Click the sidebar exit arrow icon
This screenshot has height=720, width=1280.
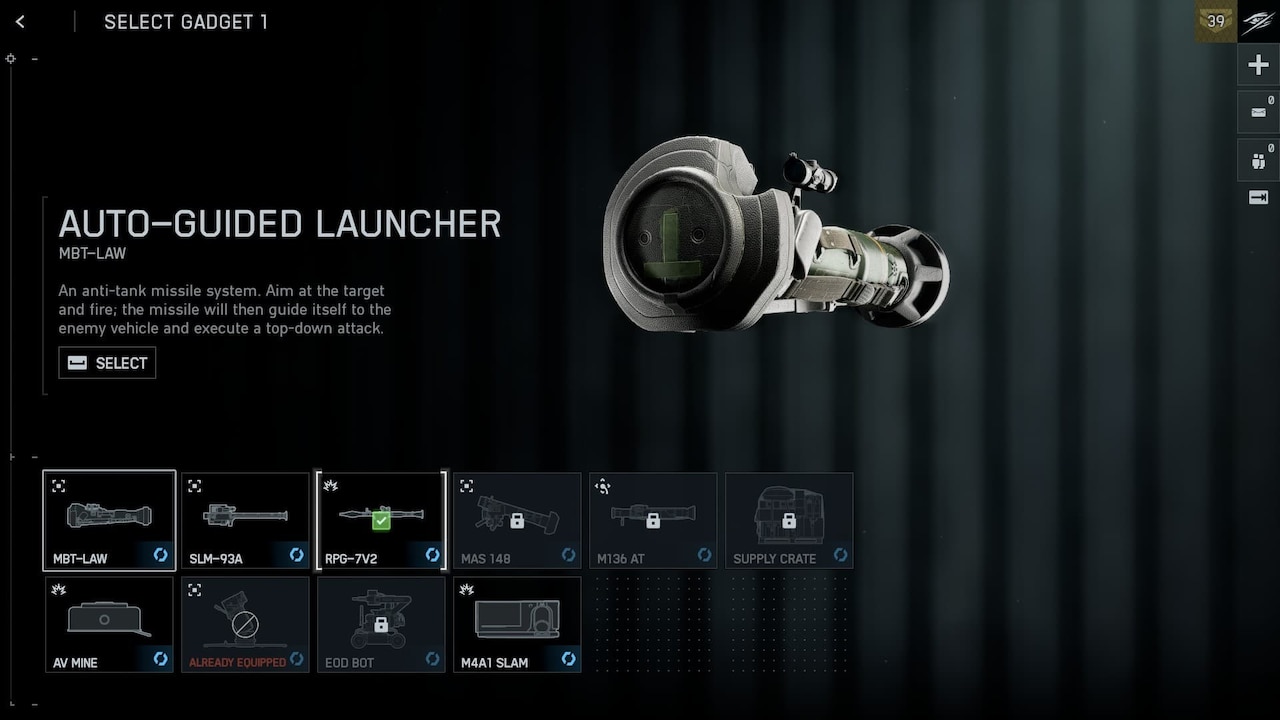coord(1258,198)
